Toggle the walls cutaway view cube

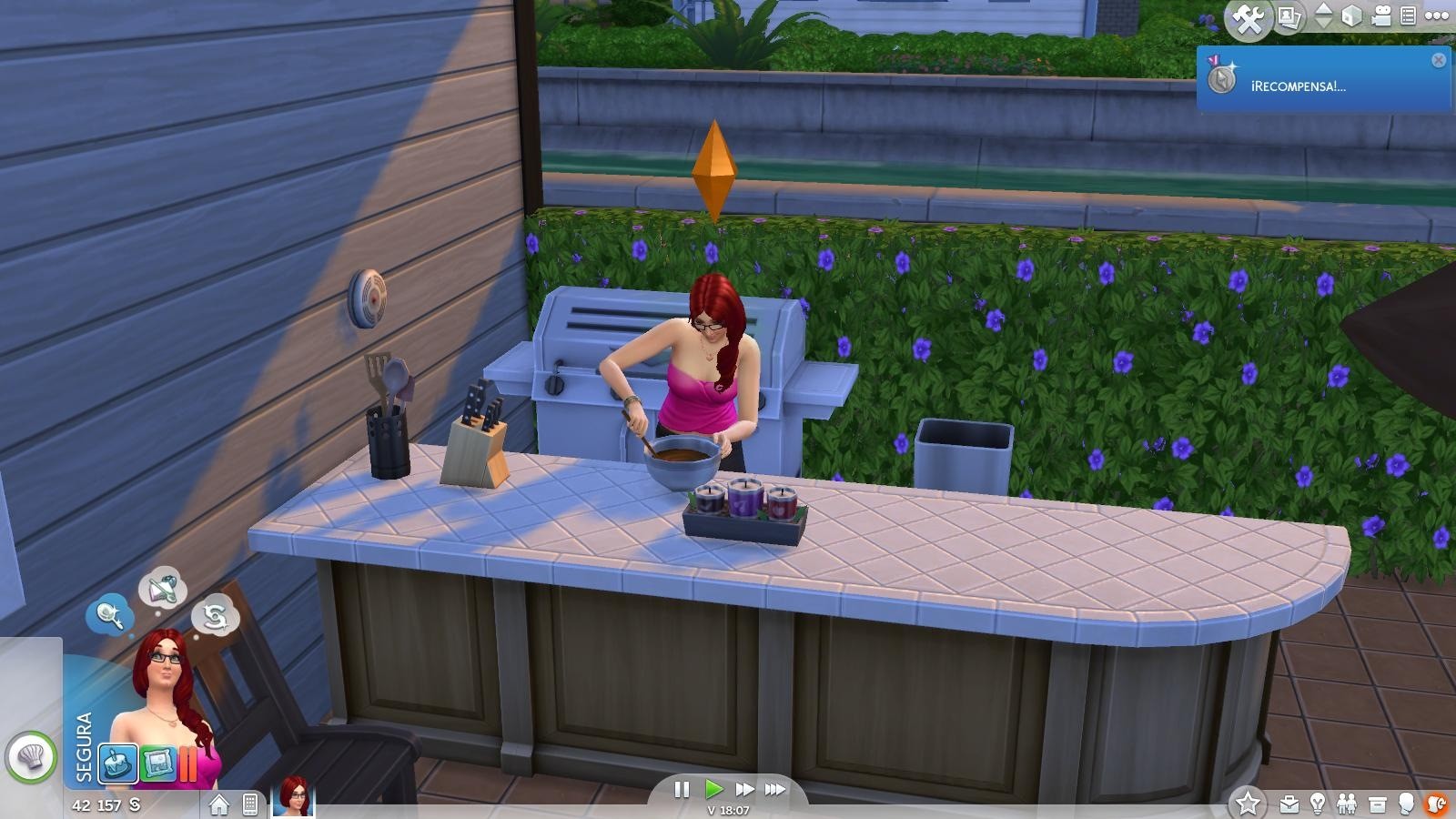(1352, 15)
